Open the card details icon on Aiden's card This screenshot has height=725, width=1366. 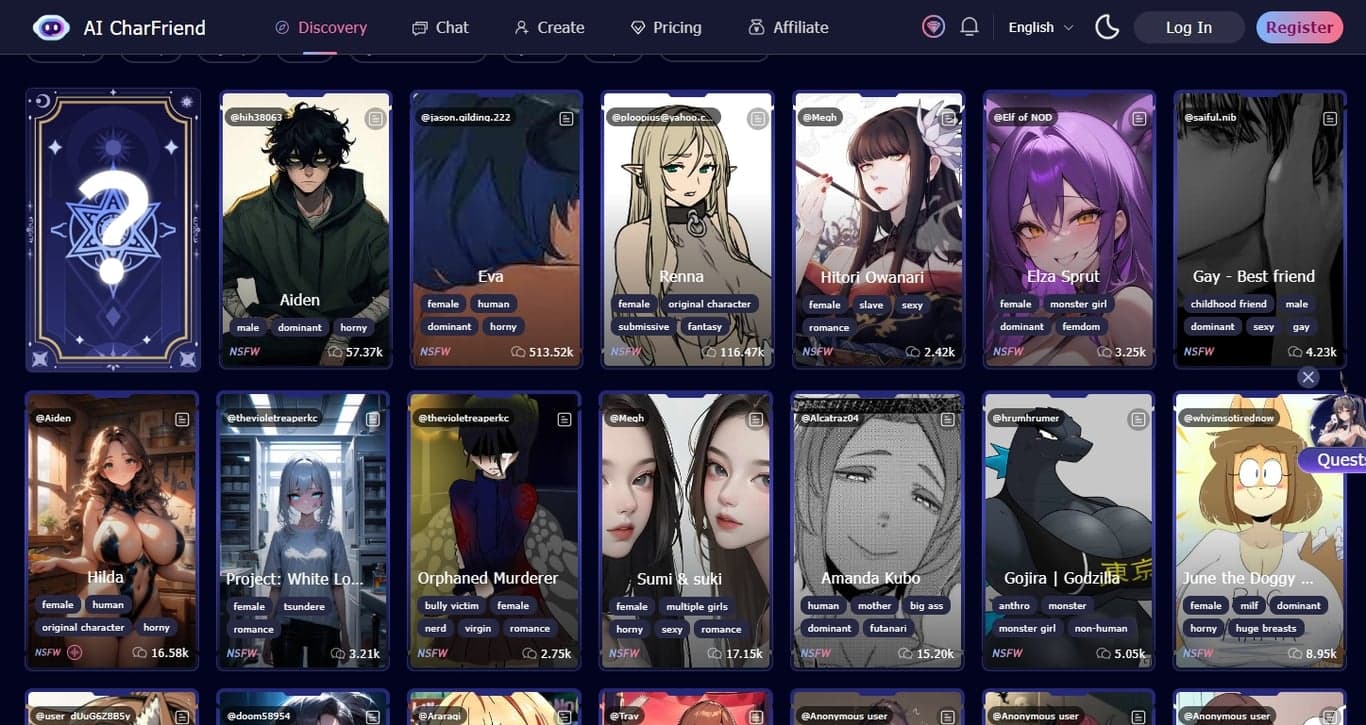click(x=375, y=118)
